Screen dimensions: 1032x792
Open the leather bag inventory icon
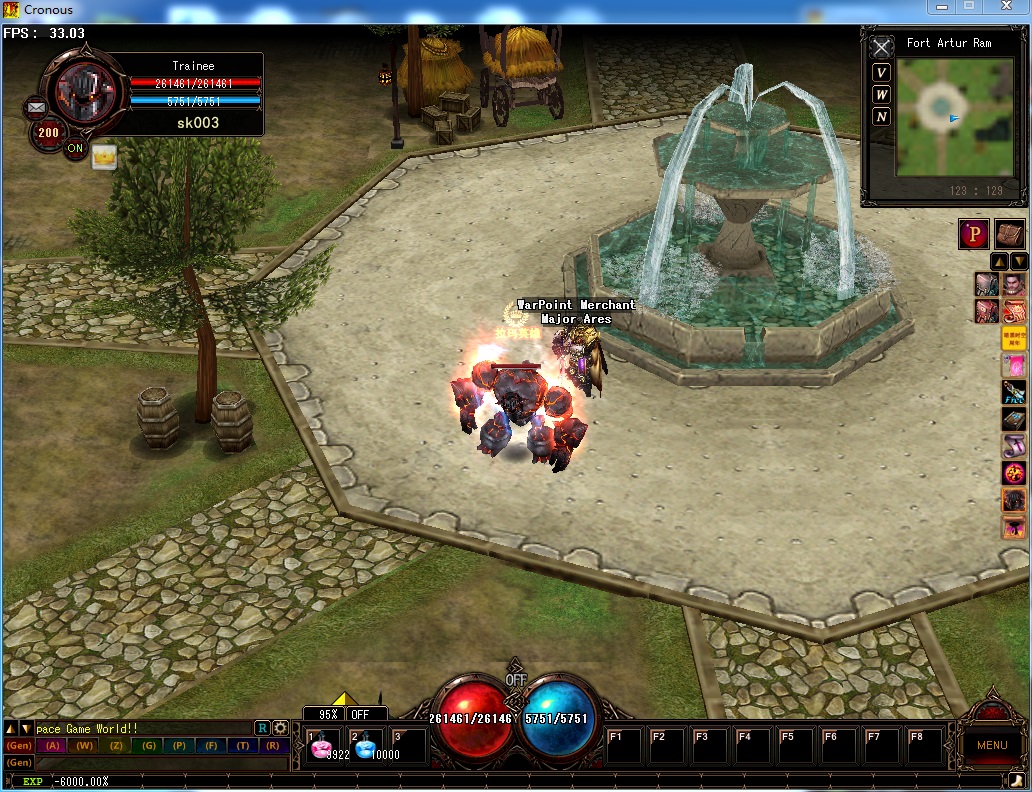[x=1010, y=234]
